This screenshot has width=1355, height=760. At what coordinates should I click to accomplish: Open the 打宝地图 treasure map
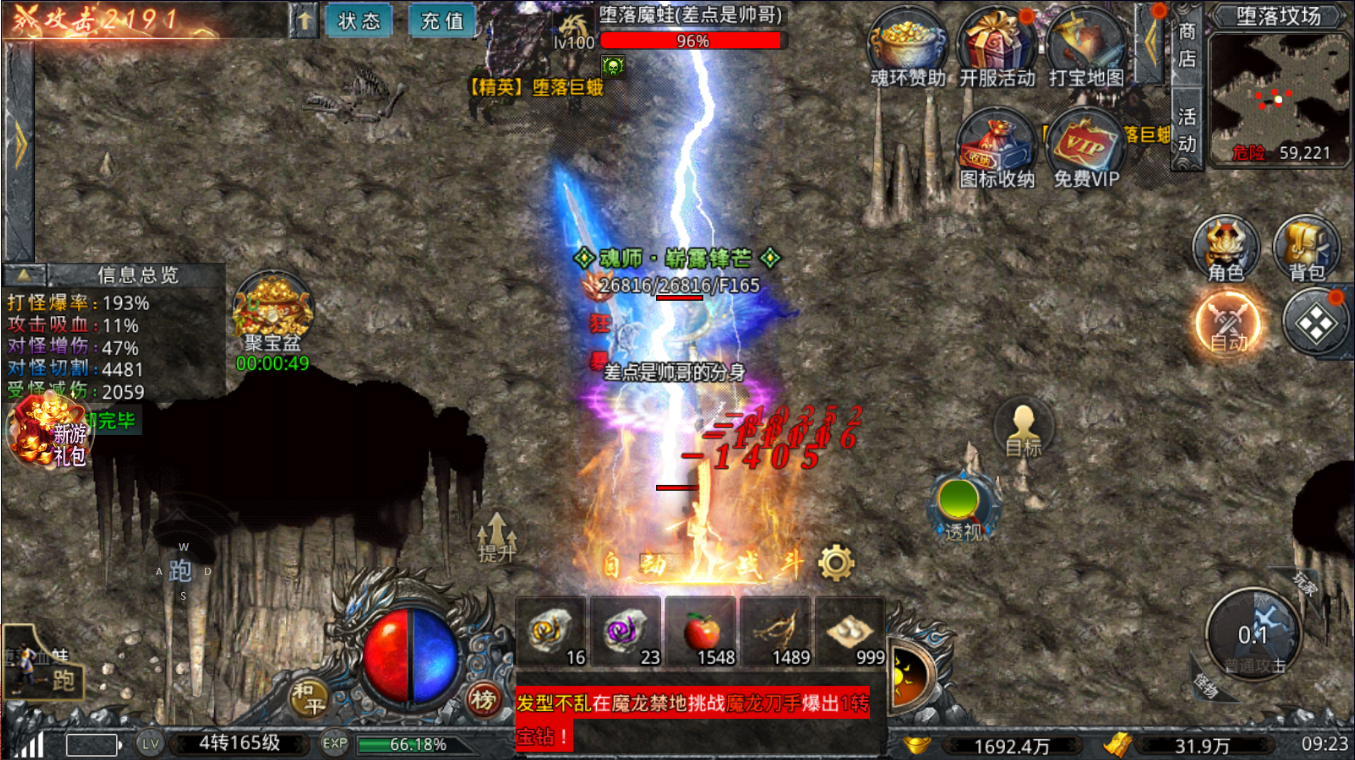(1086, 45)
